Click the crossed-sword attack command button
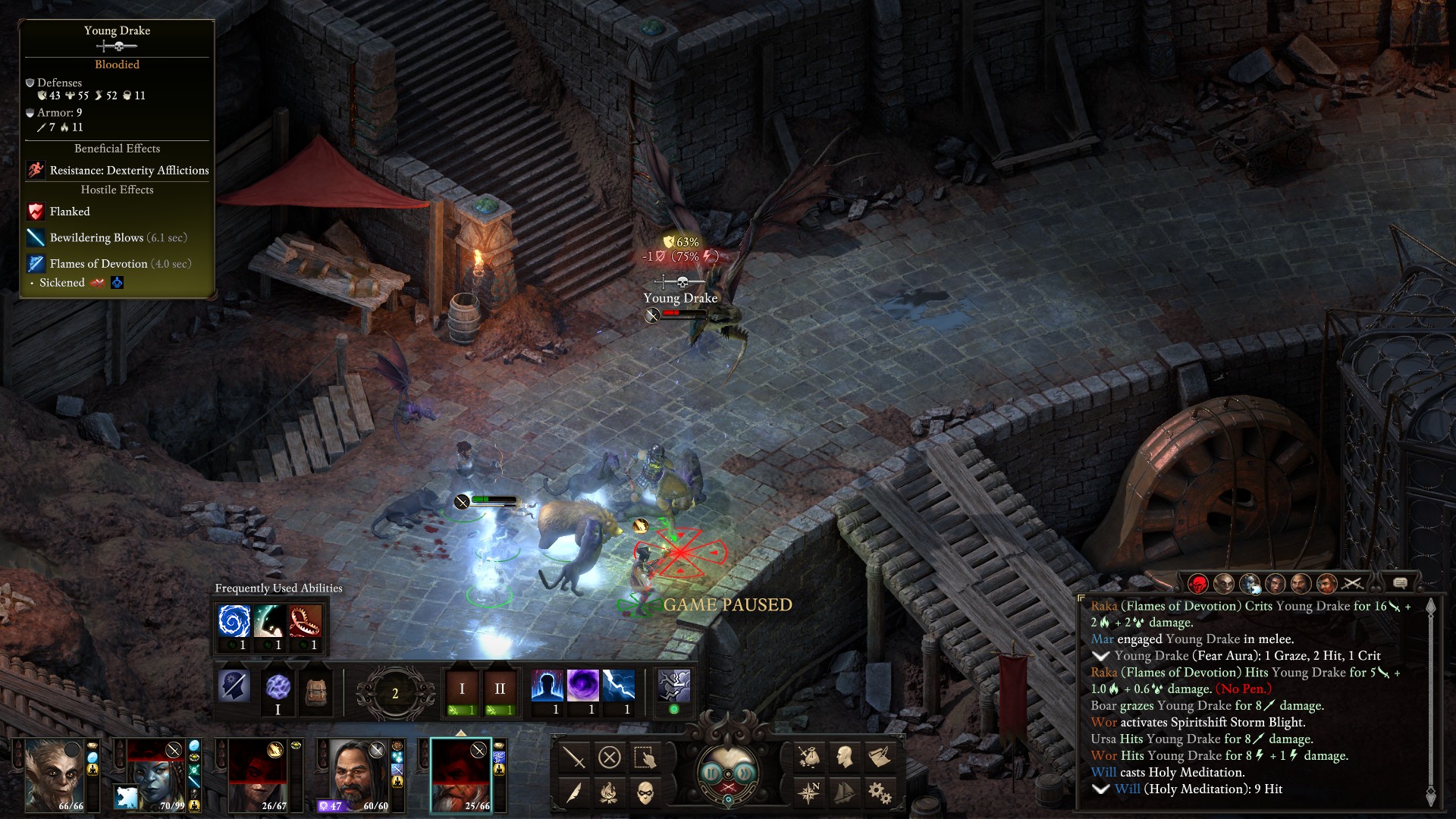 pos(574,757)
